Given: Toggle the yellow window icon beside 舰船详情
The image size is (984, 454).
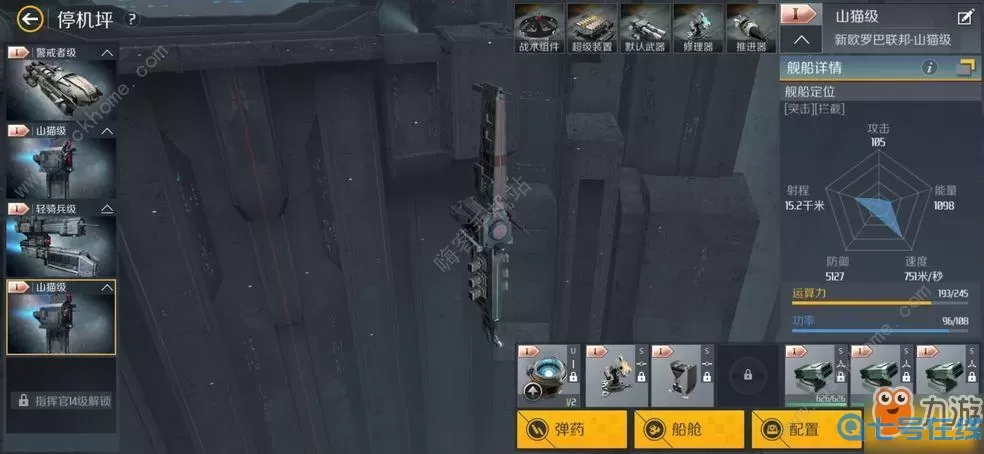Looking at the screenshot, I should point(965,68).
